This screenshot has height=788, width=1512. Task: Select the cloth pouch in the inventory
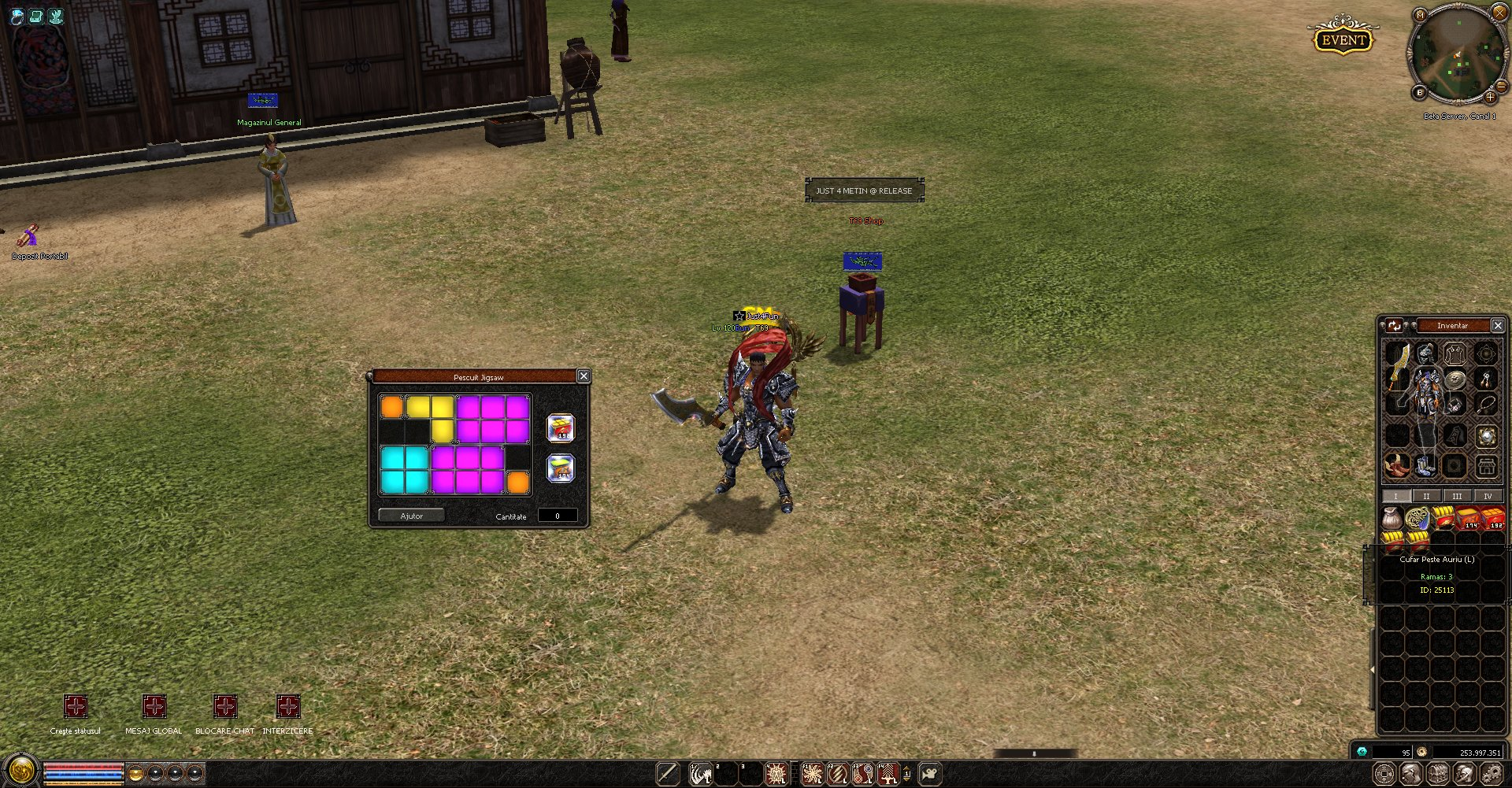click(1392, 518)
